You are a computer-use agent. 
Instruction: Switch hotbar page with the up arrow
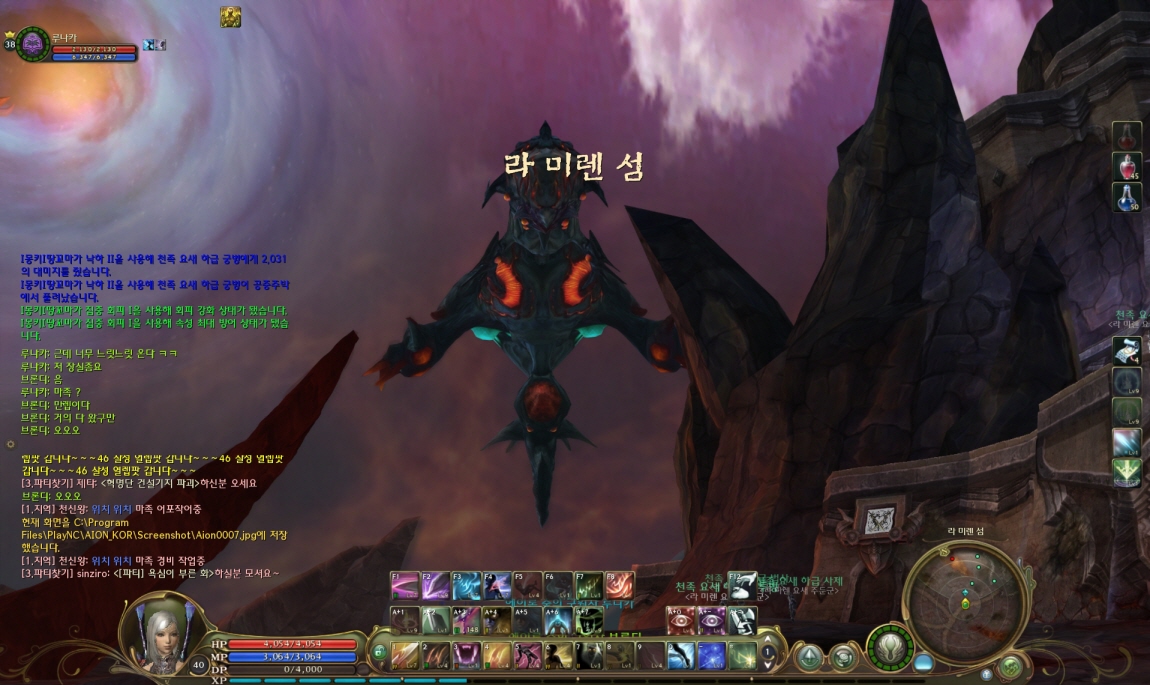click(x=768, y=641)
